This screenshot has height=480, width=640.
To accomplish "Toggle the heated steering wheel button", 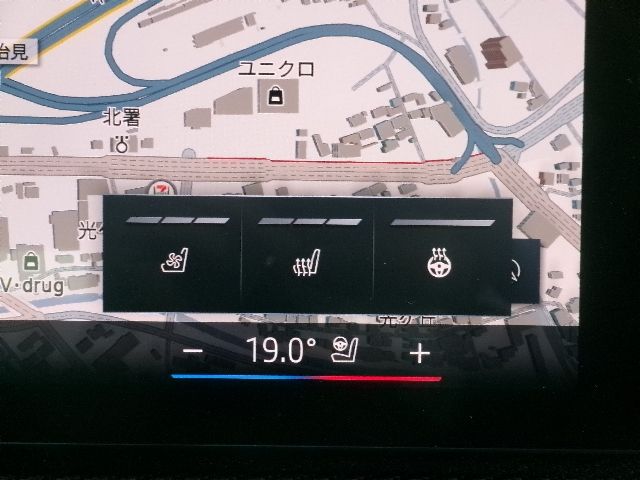I will click(x=438, y=265).
